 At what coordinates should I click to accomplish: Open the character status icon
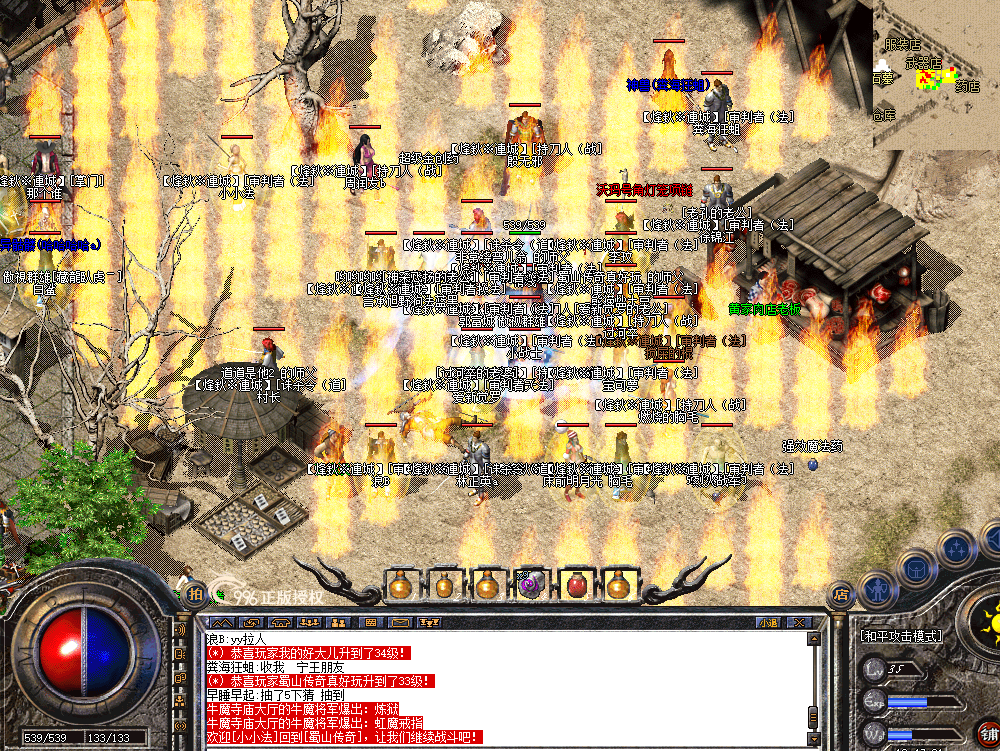click(878, 590)
